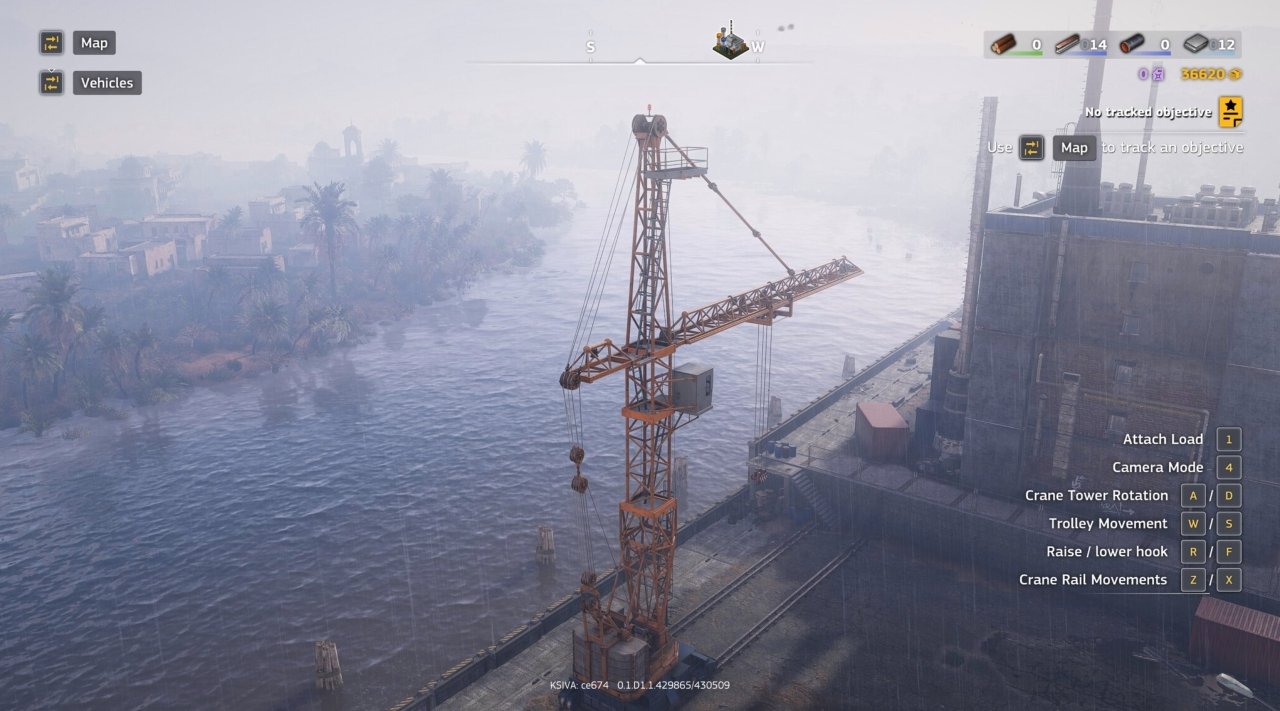Image resolution: width=1280 pixels, height=711 pixels.
Task: Open the Map button above Vehicles
Action: tap(94, 43)
